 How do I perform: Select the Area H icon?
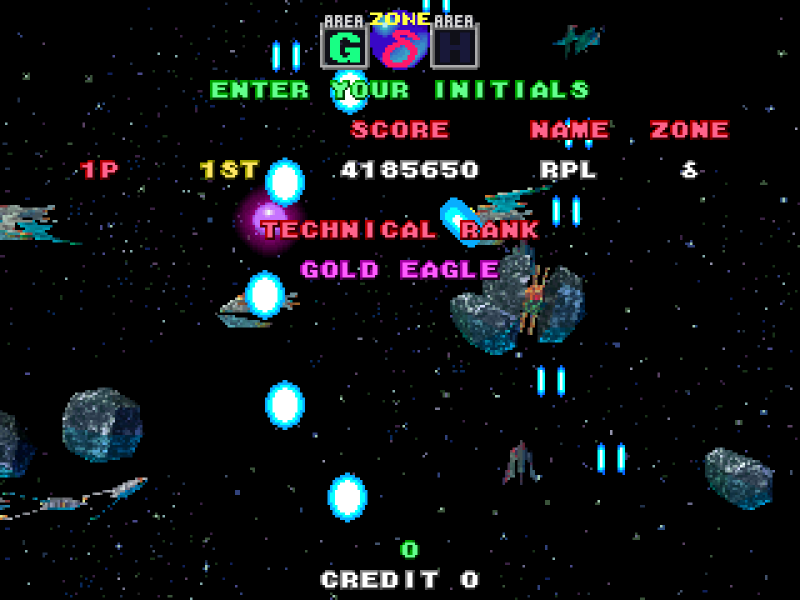(455, 46)
